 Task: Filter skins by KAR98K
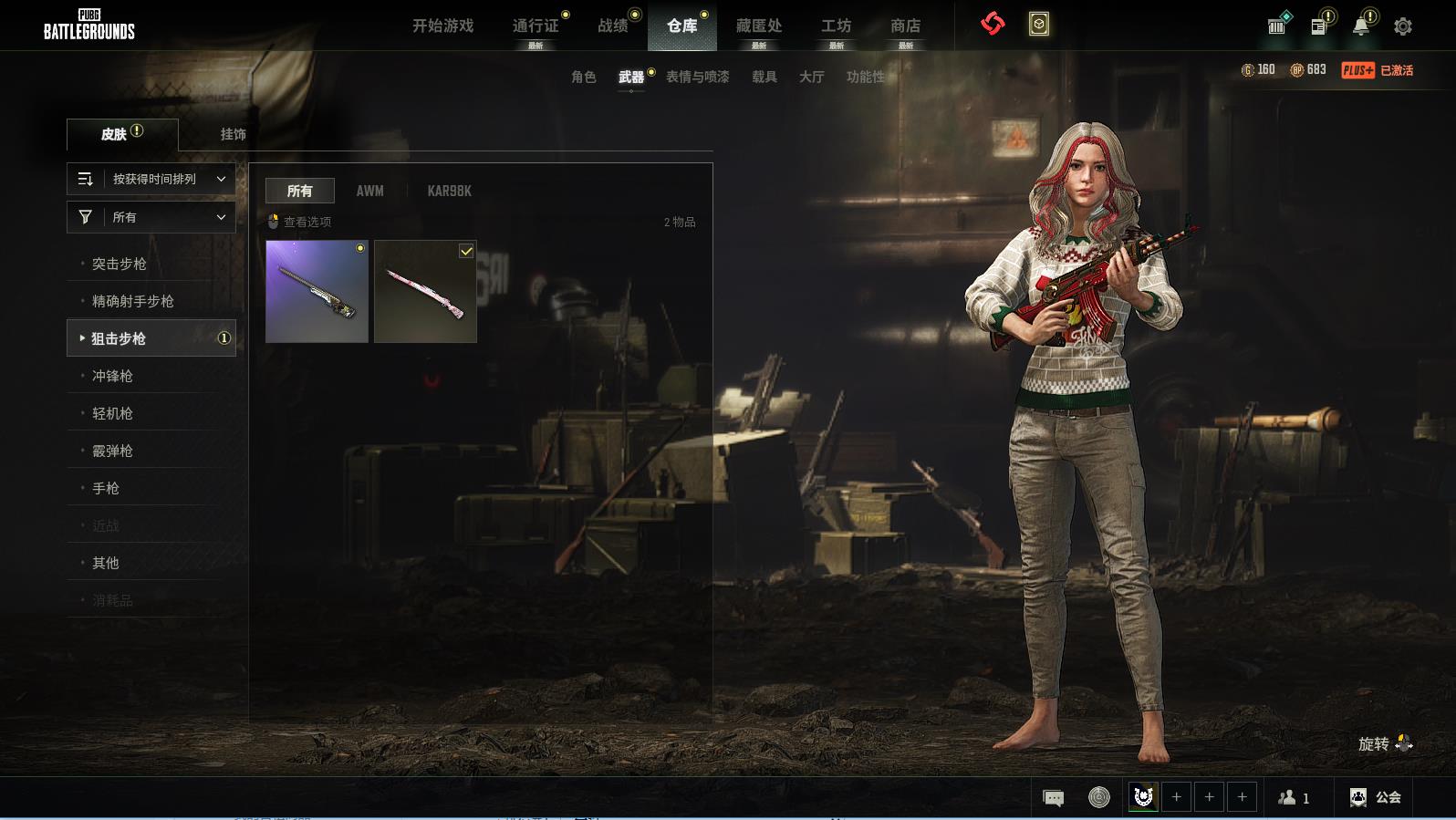(x=449, y=191)
